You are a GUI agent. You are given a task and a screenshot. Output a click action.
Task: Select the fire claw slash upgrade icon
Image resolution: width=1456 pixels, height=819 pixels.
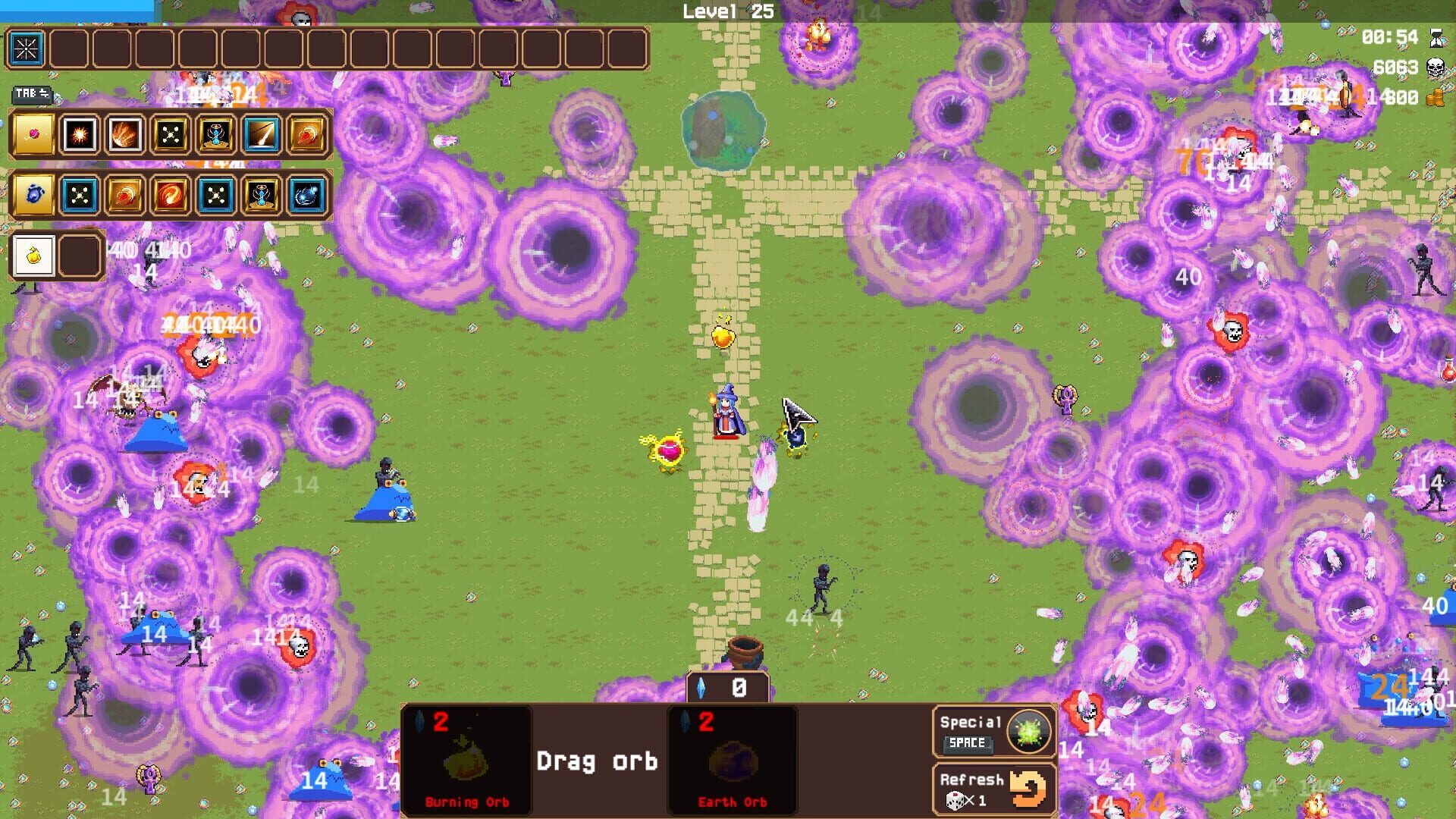(126, 134)
